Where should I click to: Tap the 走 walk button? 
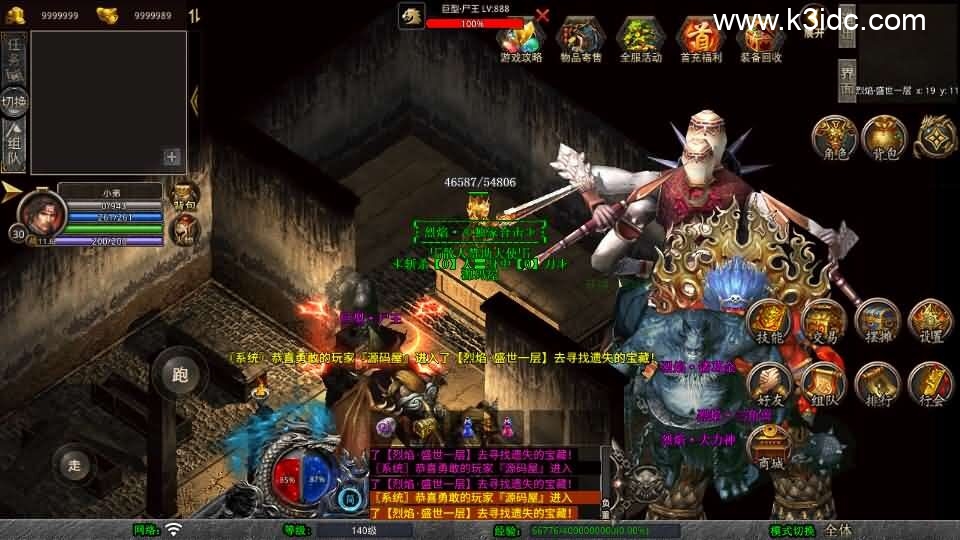click(x=74, y=464)
